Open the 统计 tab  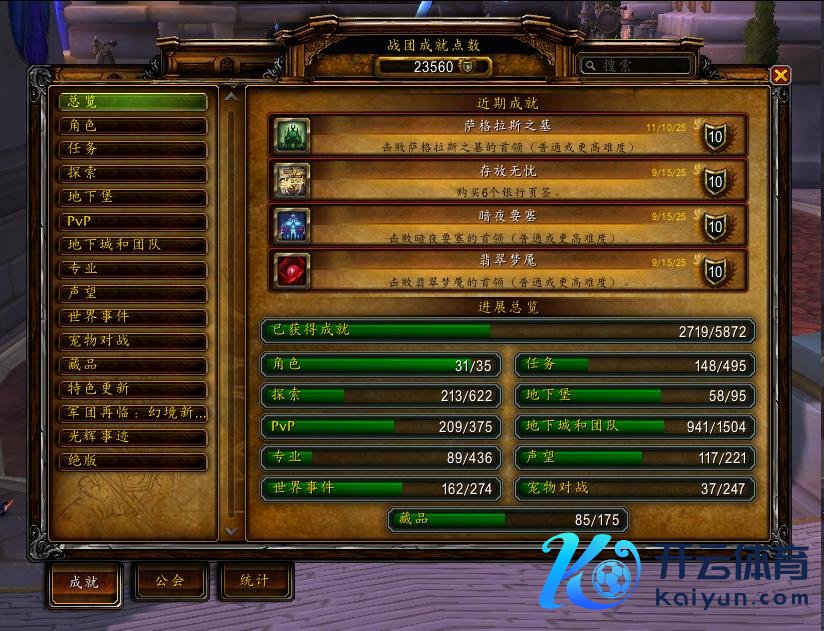click(255, 581)
